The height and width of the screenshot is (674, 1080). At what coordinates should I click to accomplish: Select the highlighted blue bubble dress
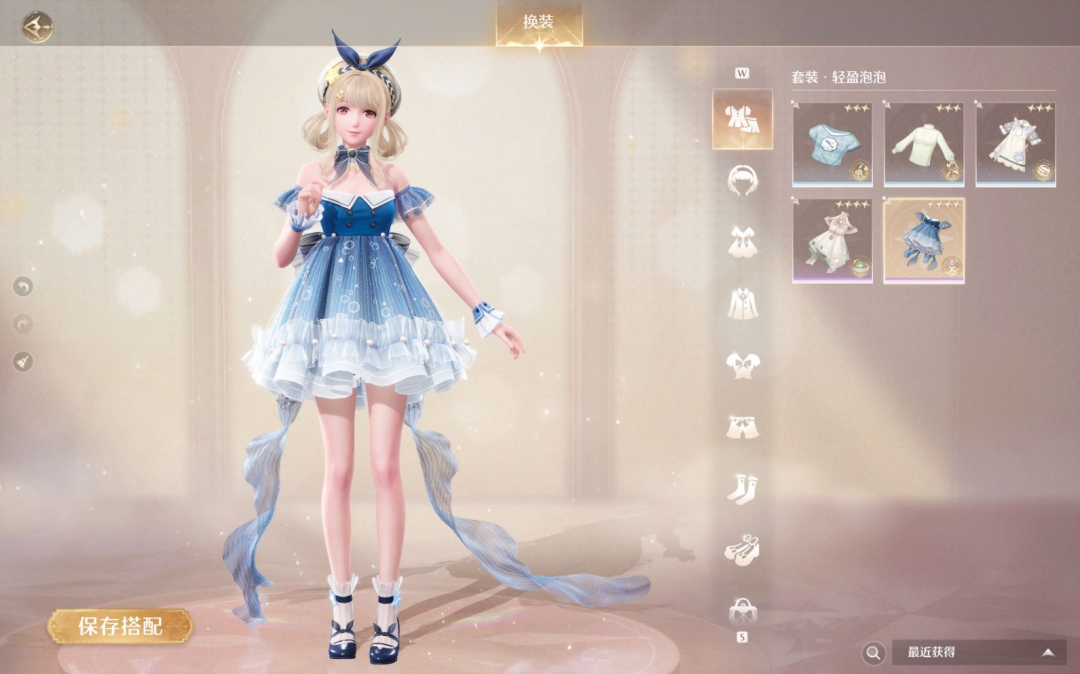[924, 240]
